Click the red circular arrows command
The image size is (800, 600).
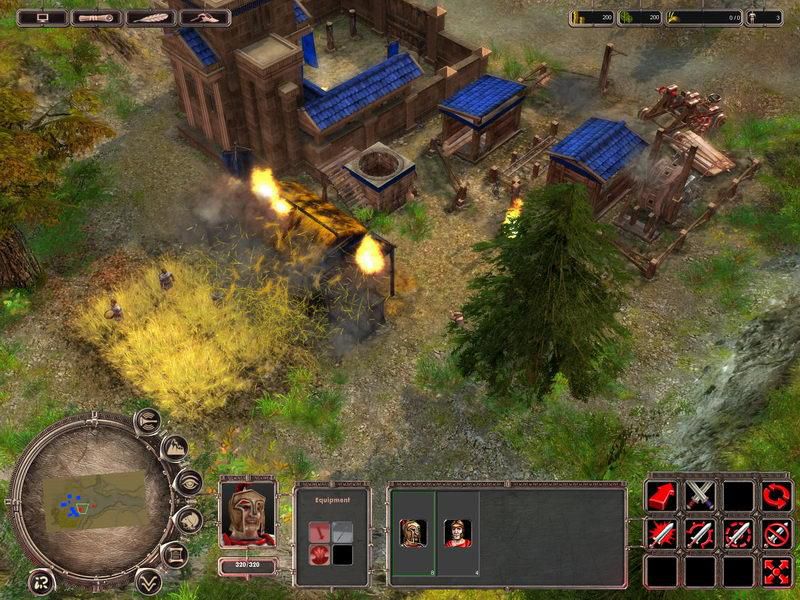(776, 495)
